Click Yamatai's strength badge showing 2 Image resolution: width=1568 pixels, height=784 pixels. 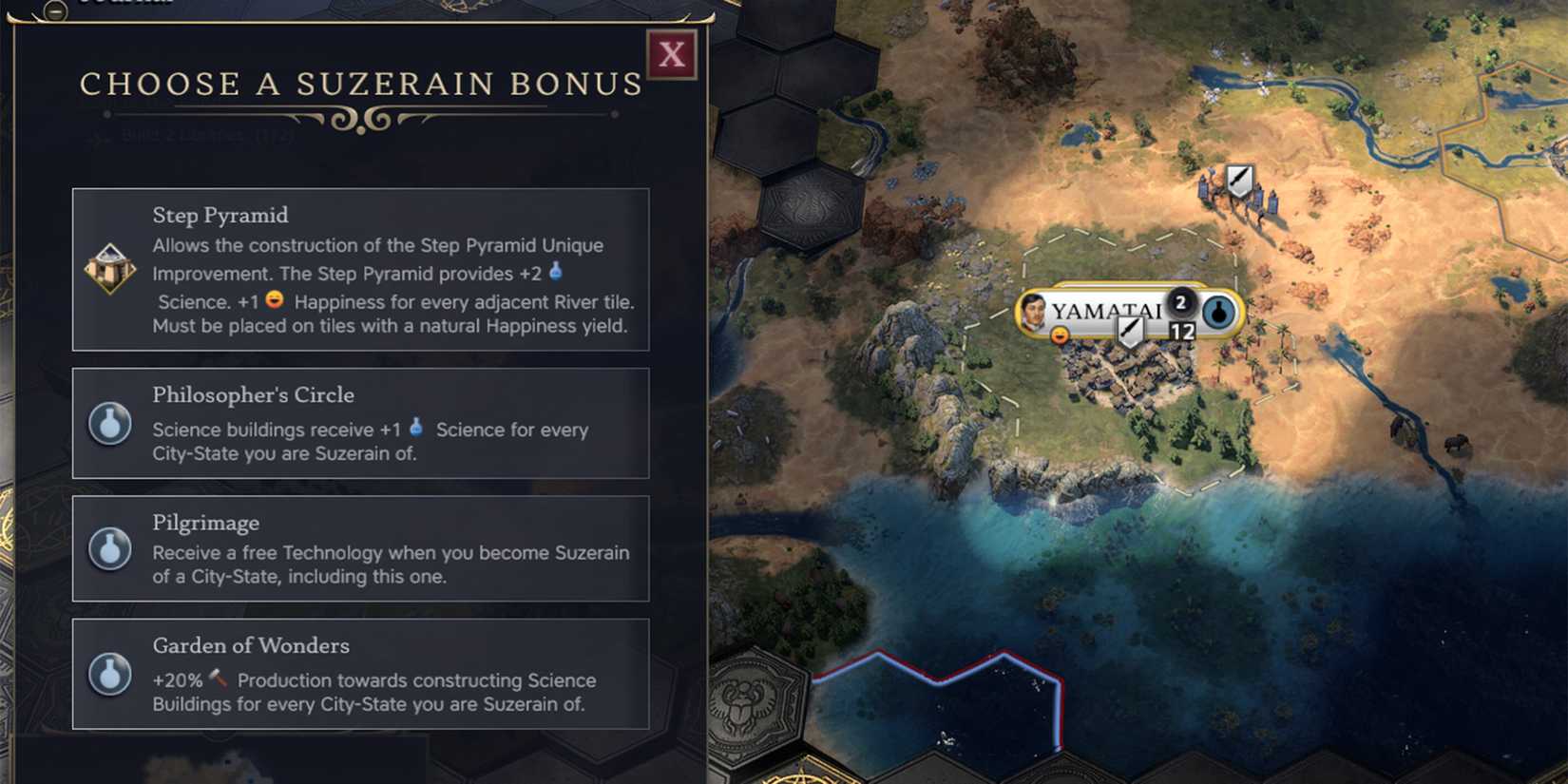pyautogui.click(x=1179, y=302)
